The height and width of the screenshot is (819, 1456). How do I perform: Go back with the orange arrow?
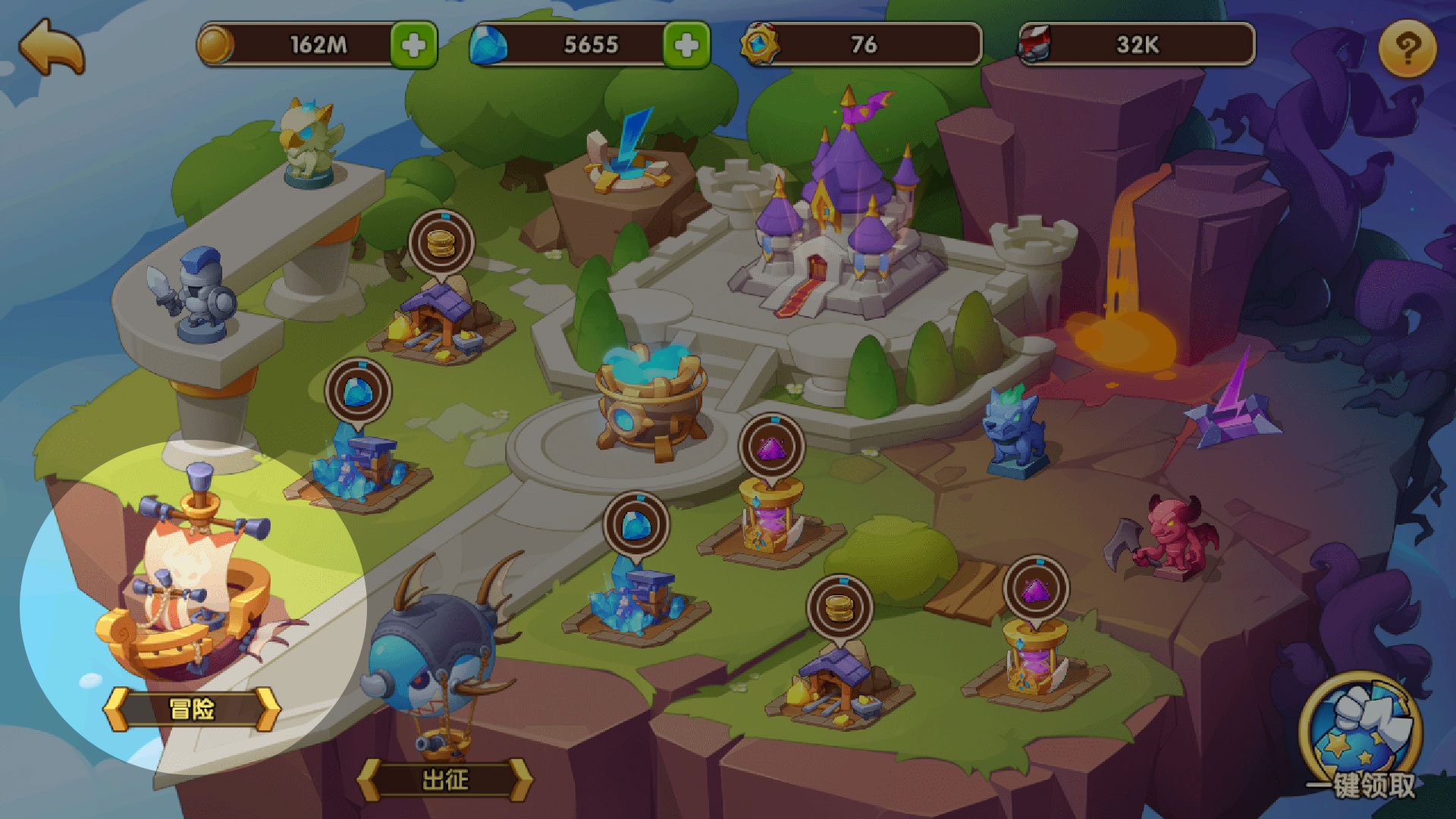pyautogui.click(x=52, y=47)
